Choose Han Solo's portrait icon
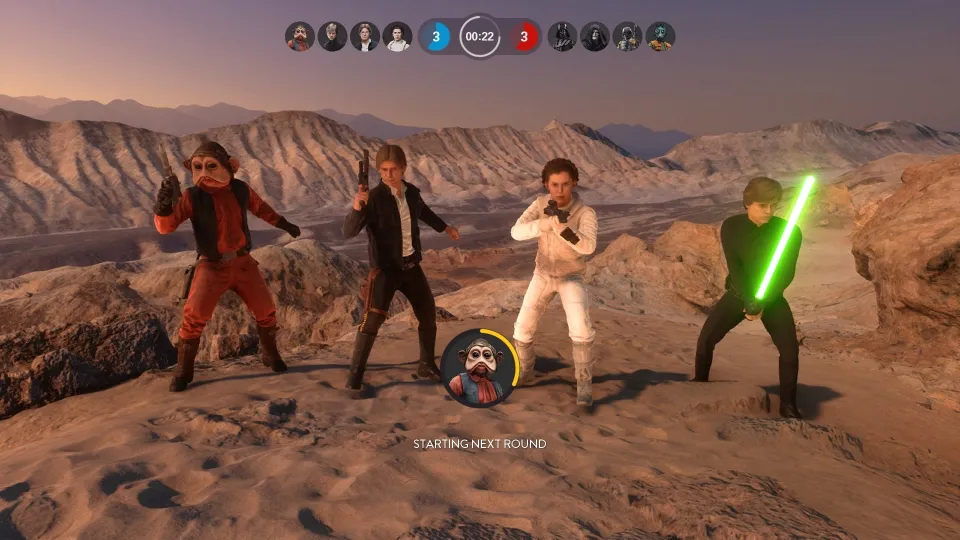960x540 pixels. (x=365, y=37)
